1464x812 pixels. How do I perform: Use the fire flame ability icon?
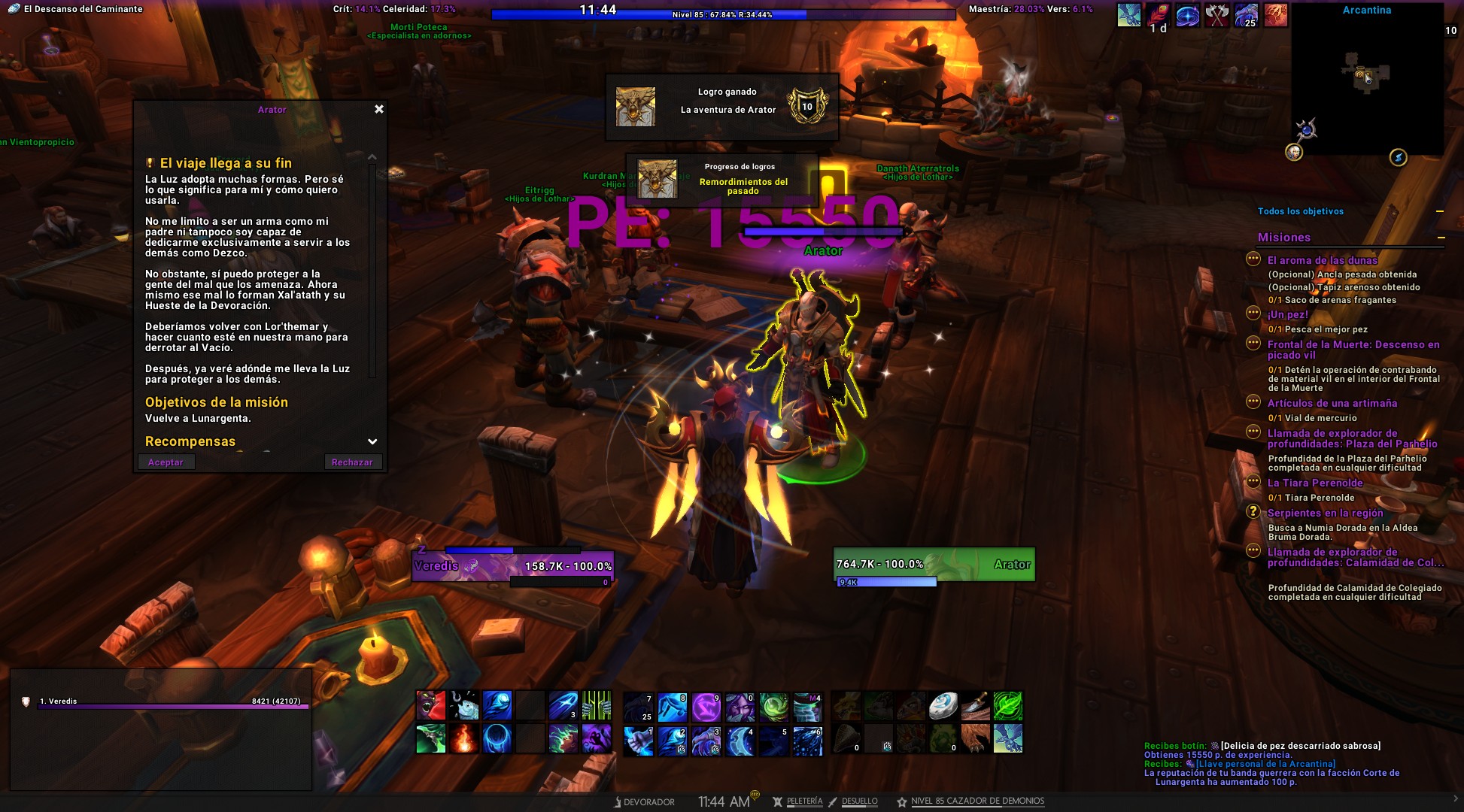tap(463, 739)
